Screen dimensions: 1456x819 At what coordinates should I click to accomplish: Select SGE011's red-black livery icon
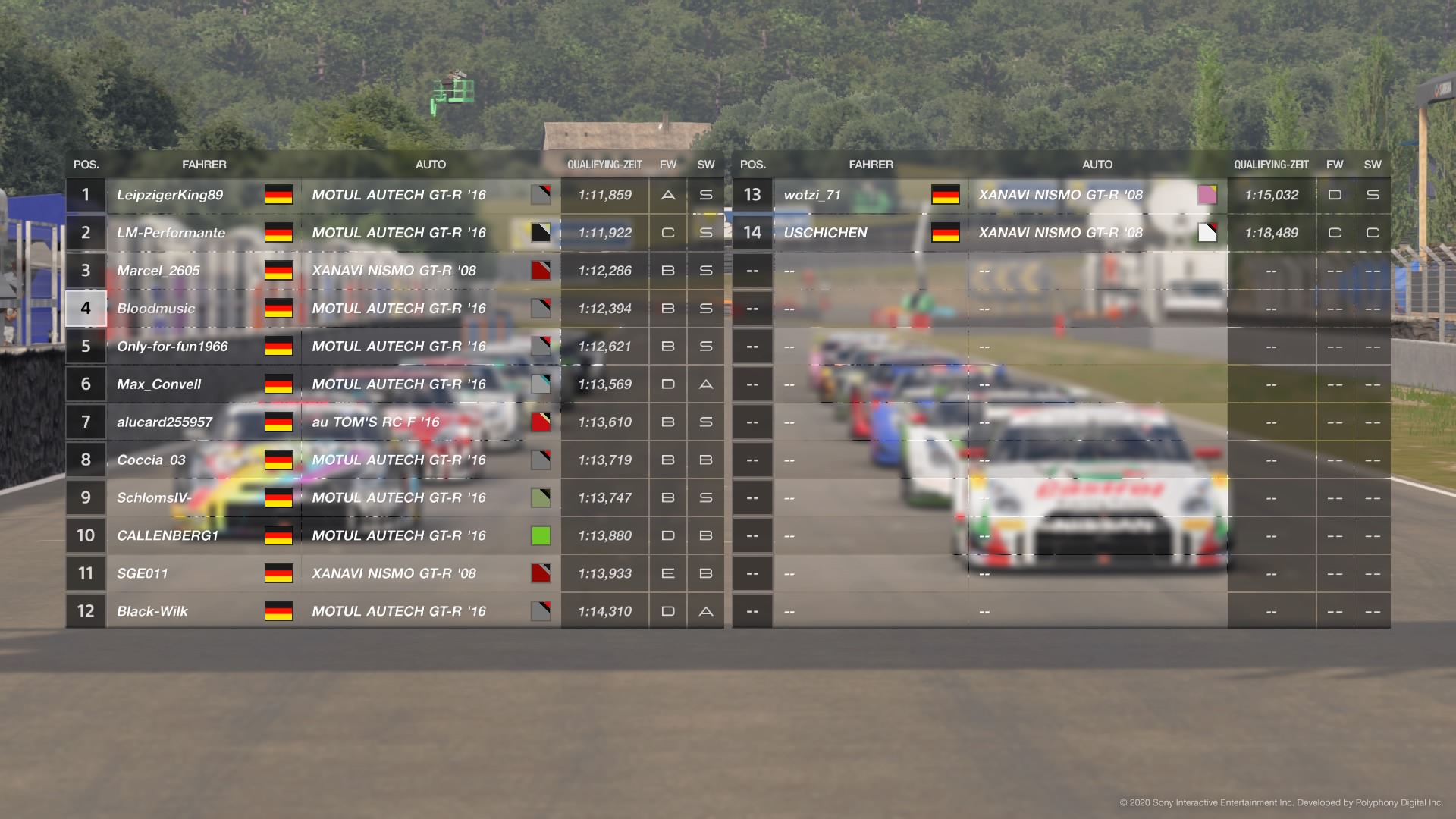click(x=541, y=573)
